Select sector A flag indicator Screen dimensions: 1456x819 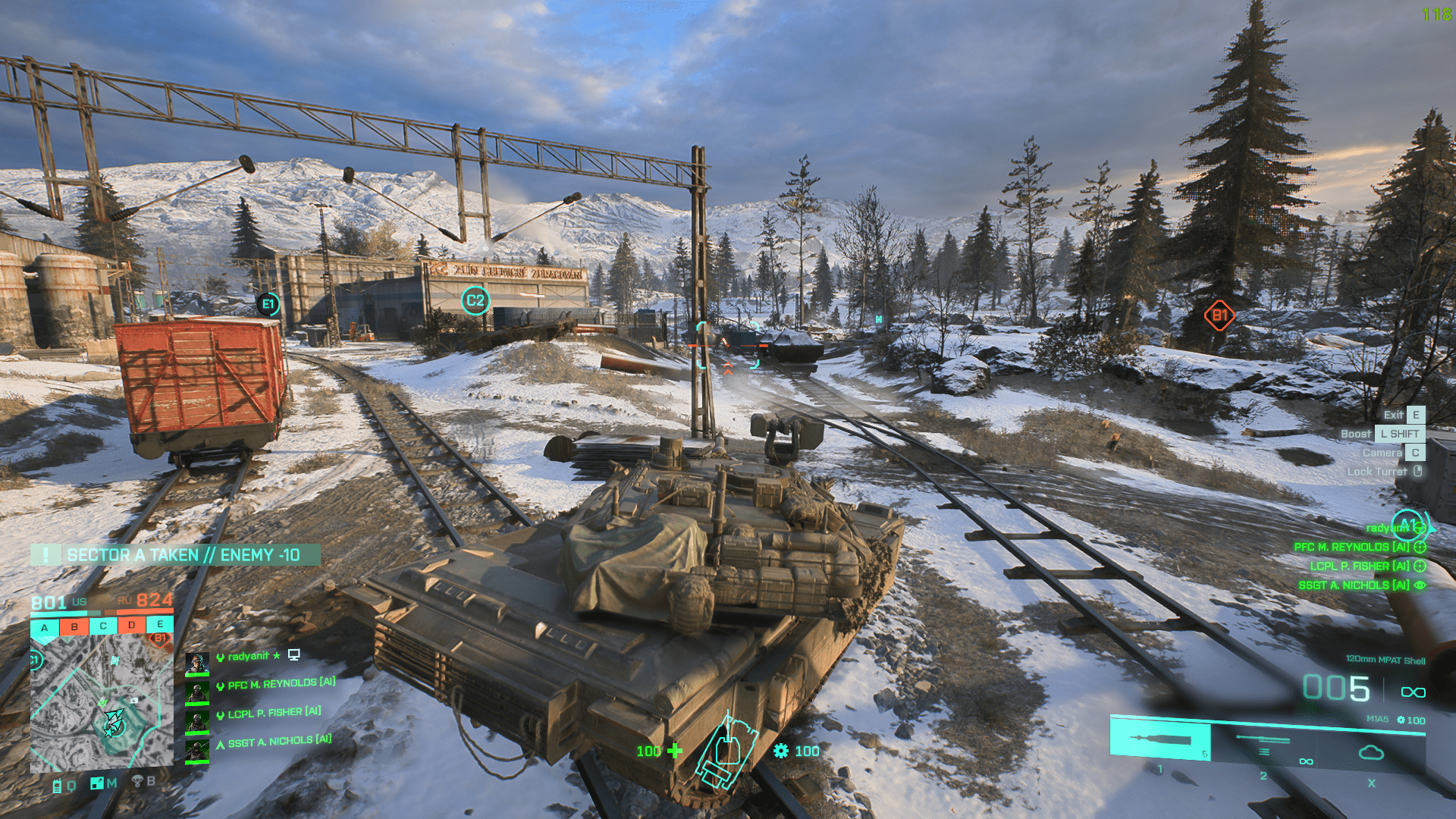point(45,628)
